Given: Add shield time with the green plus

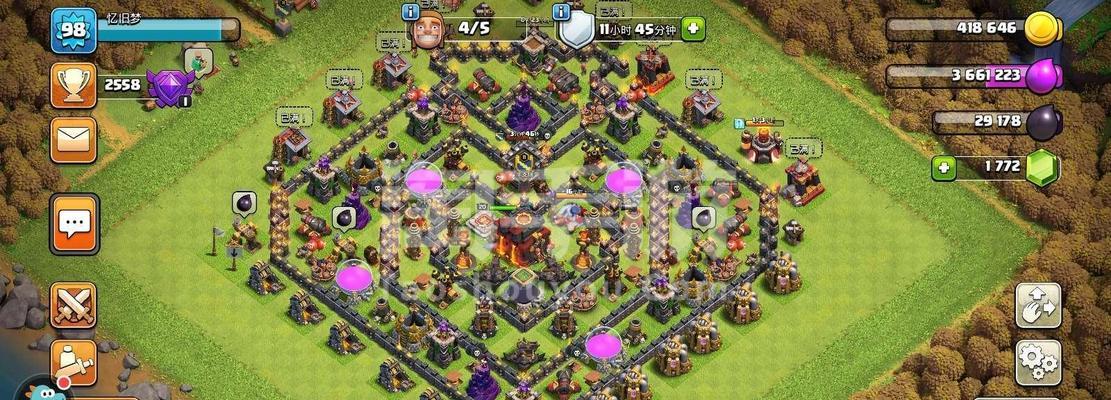Looking at the screenshot, I should pyautogui.click(x=693, y=29).
